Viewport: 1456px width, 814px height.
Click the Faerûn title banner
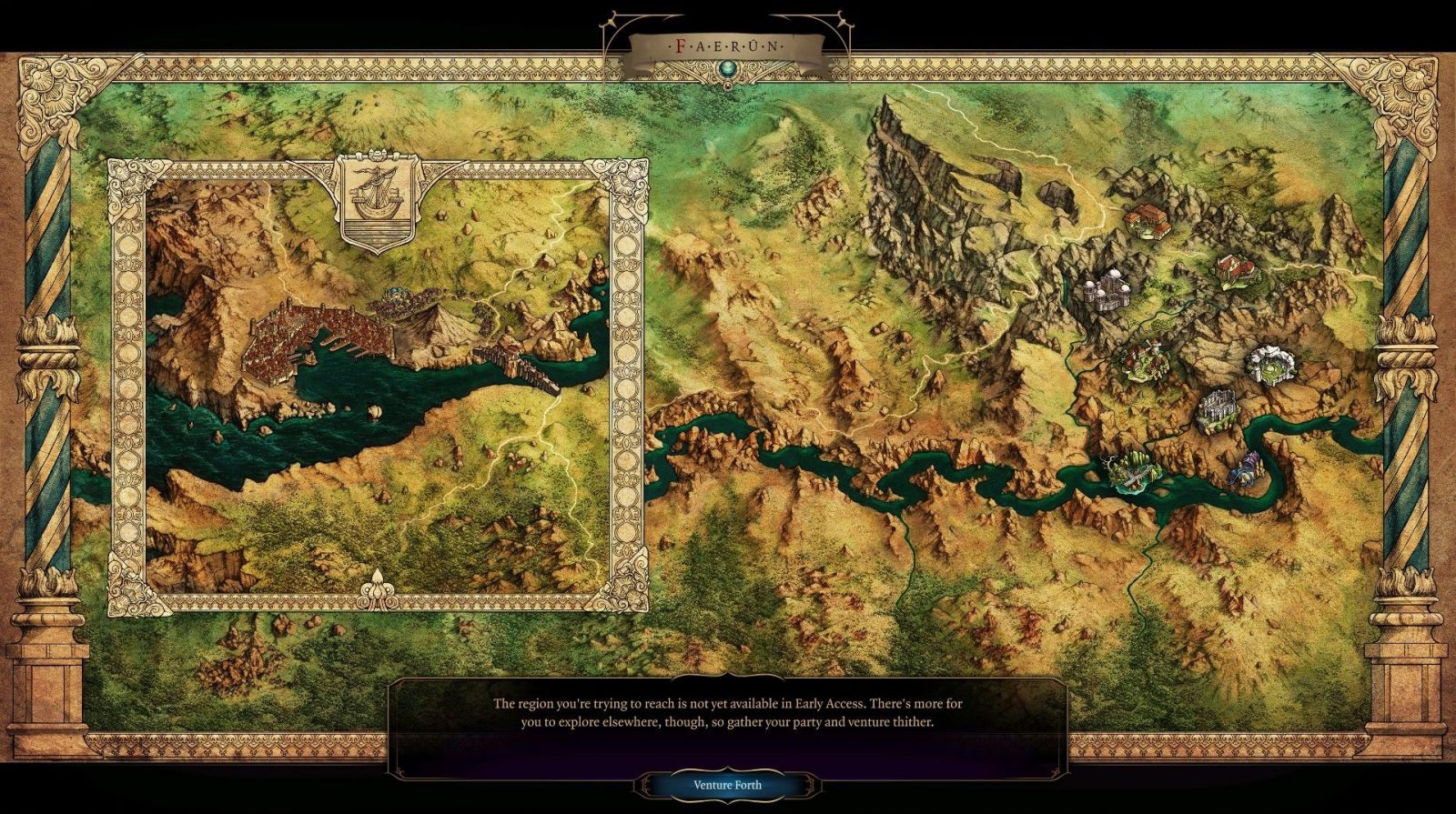[x=727, y=40]
